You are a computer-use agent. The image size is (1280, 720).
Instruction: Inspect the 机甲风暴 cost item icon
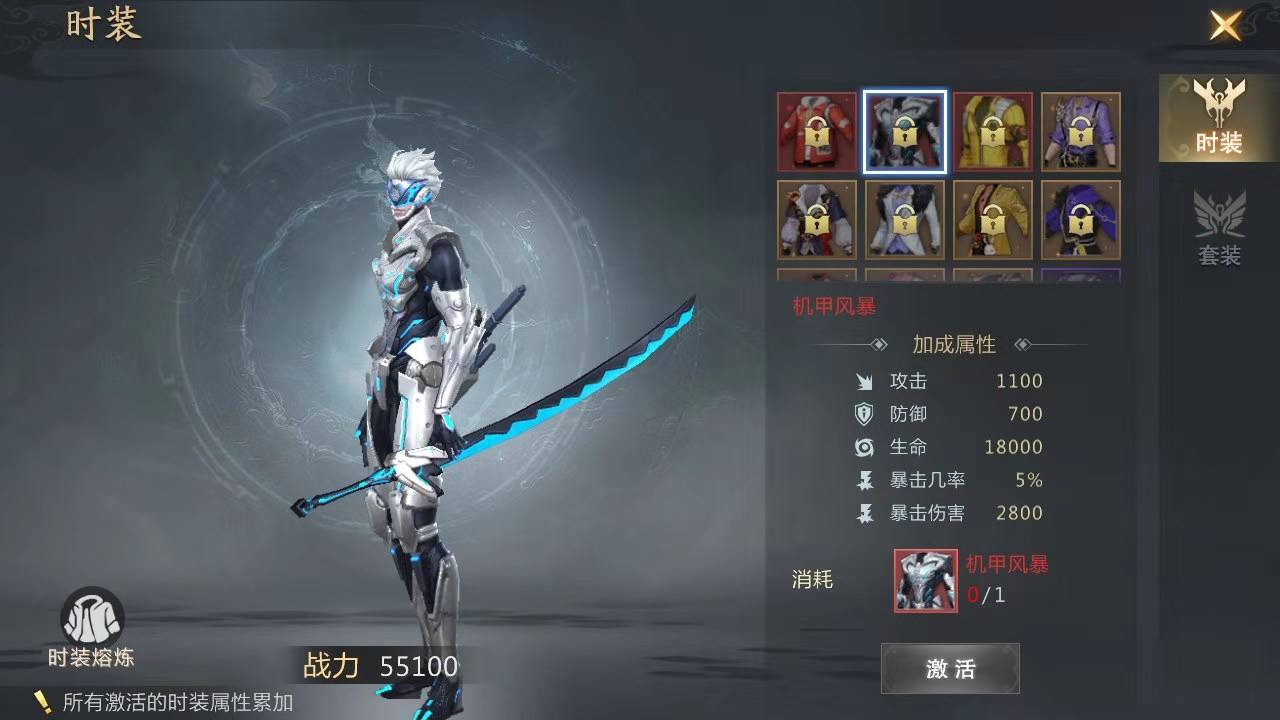pos(925,580)
